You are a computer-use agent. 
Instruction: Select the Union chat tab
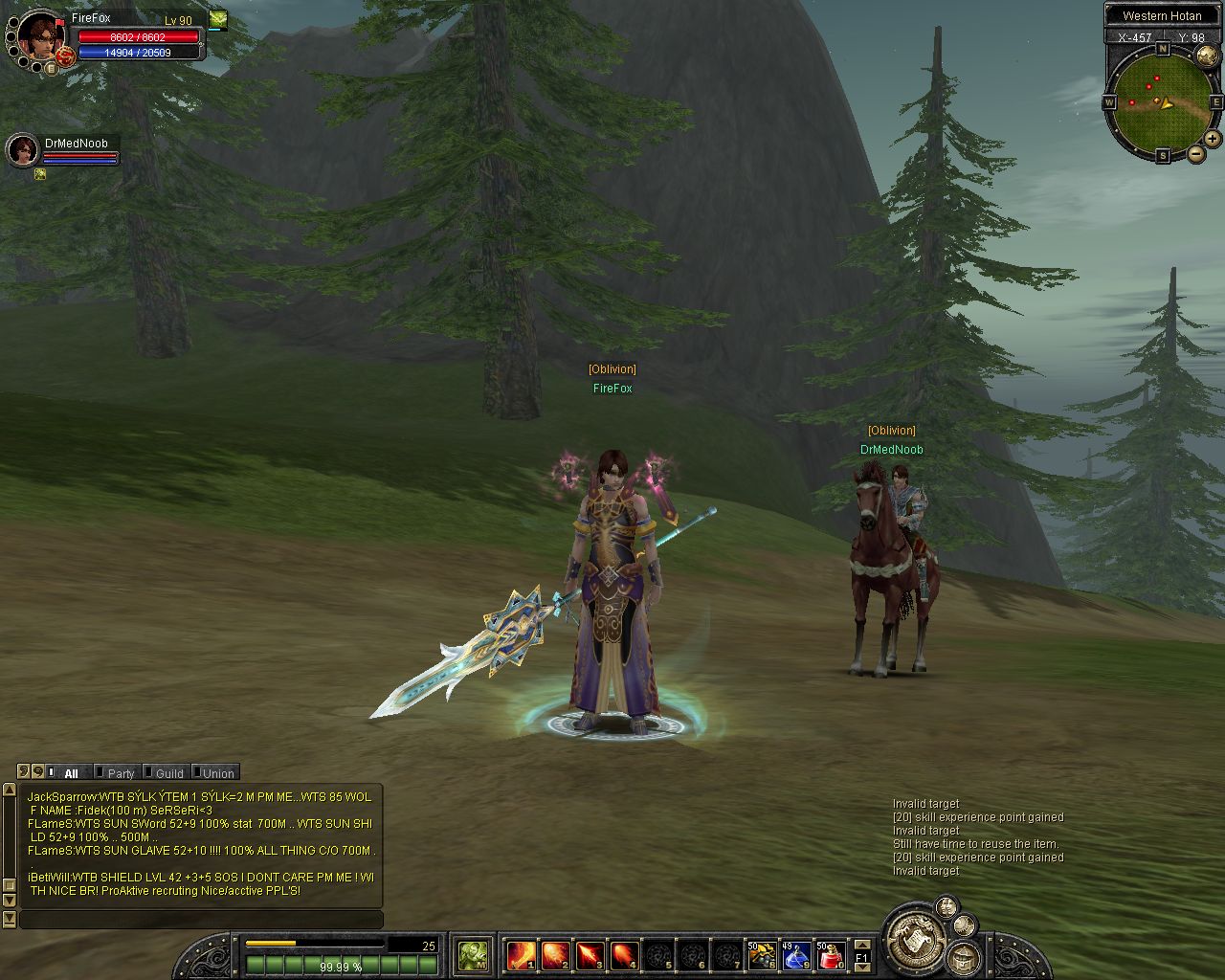click(x=217, y=773)
